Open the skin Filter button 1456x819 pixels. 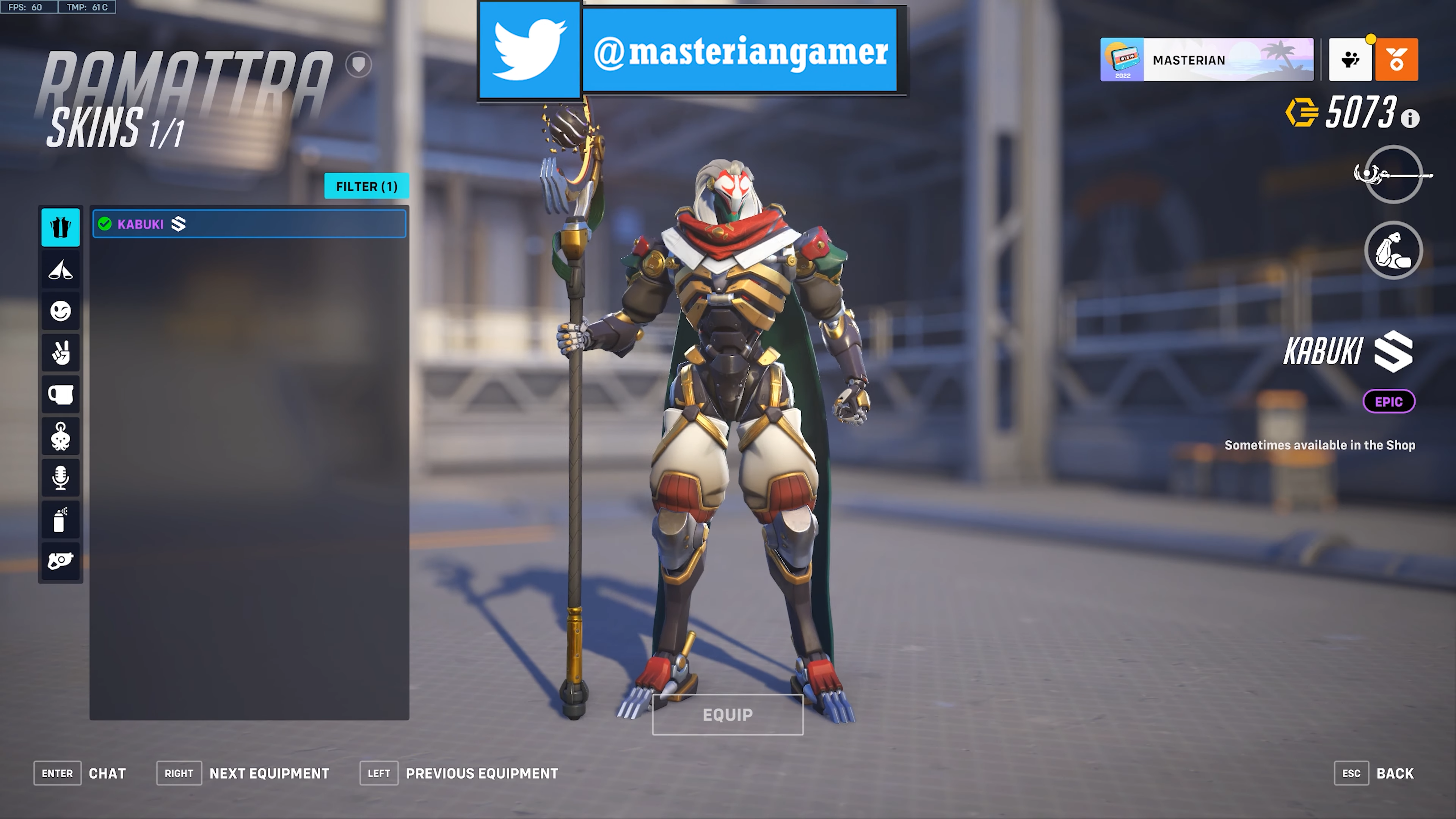366,186
